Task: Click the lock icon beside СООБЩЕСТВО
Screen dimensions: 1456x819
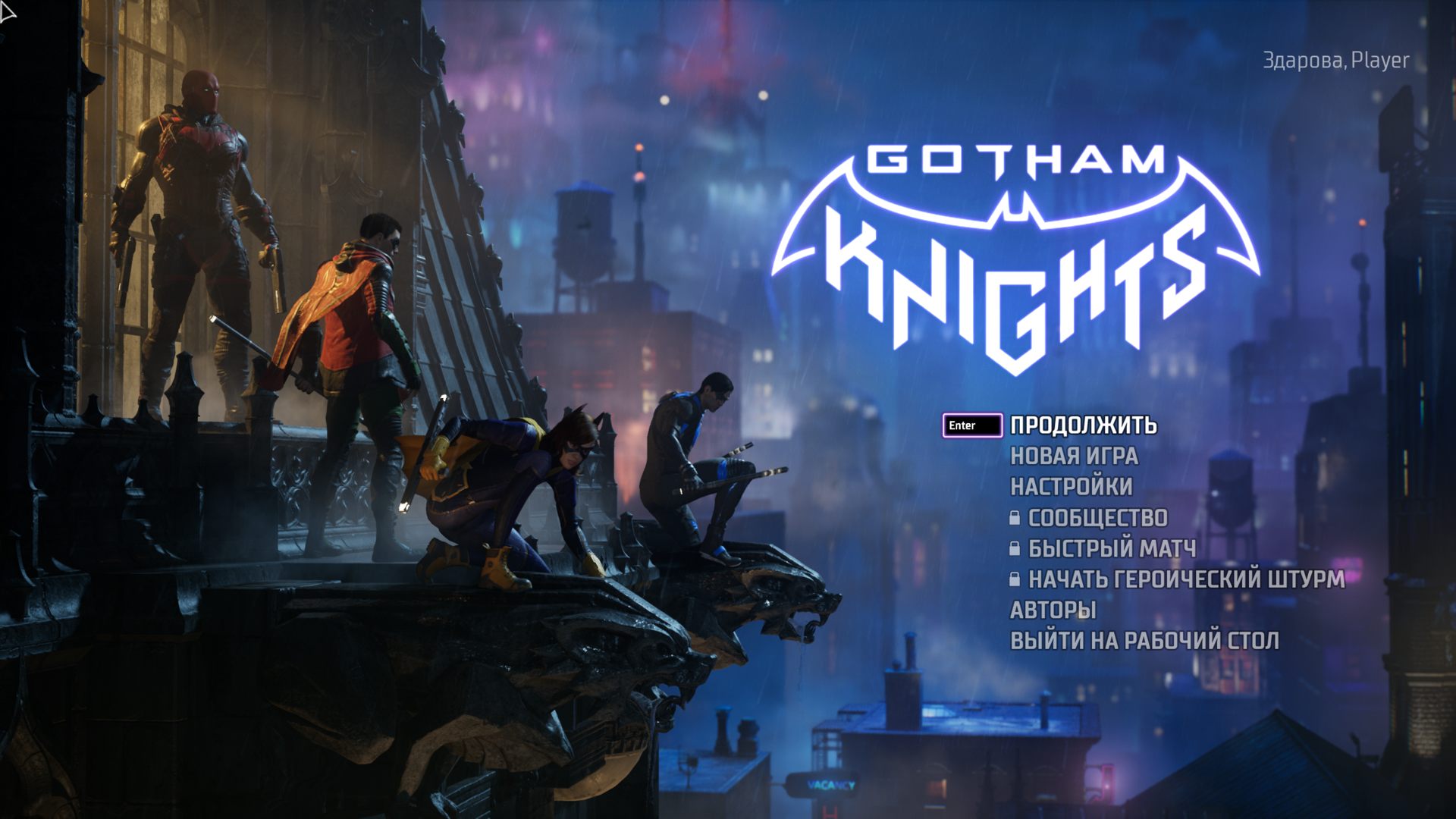Action: (x=1015, y=519)
